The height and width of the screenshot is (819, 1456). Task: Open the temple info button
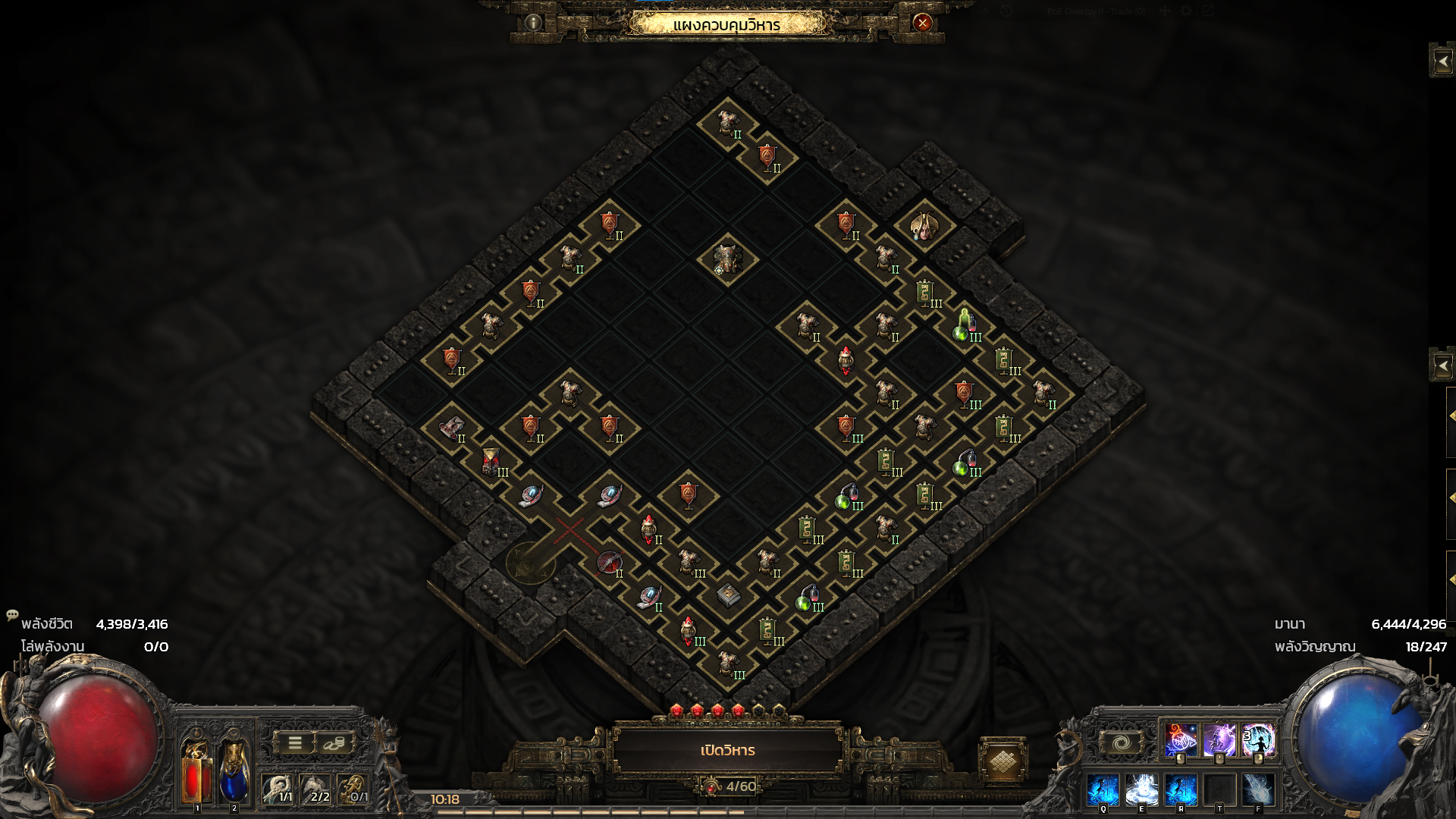(533, 23)
